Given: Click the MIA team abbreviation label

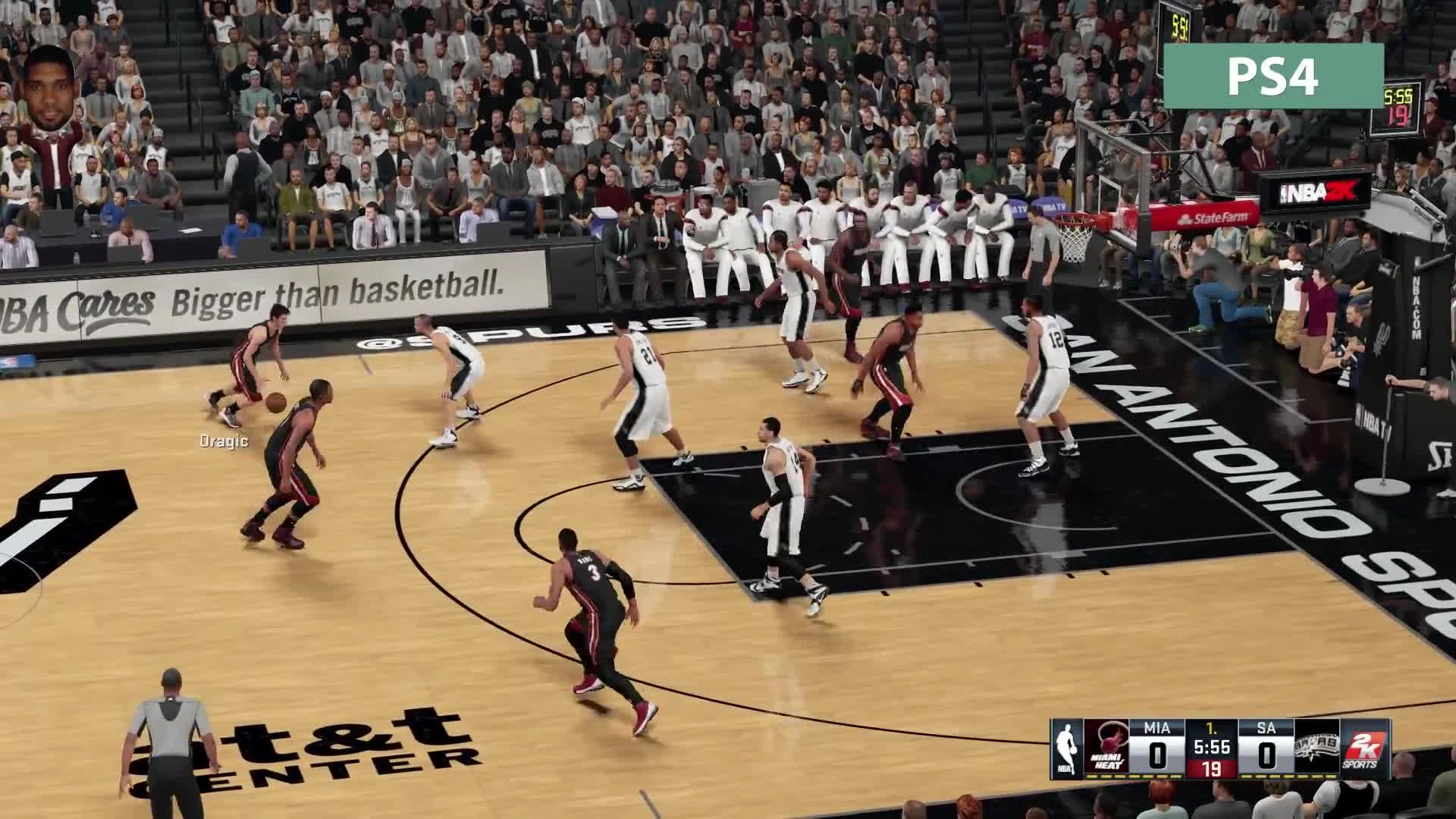Looking at the screenshot, I should coord(1157,728).
